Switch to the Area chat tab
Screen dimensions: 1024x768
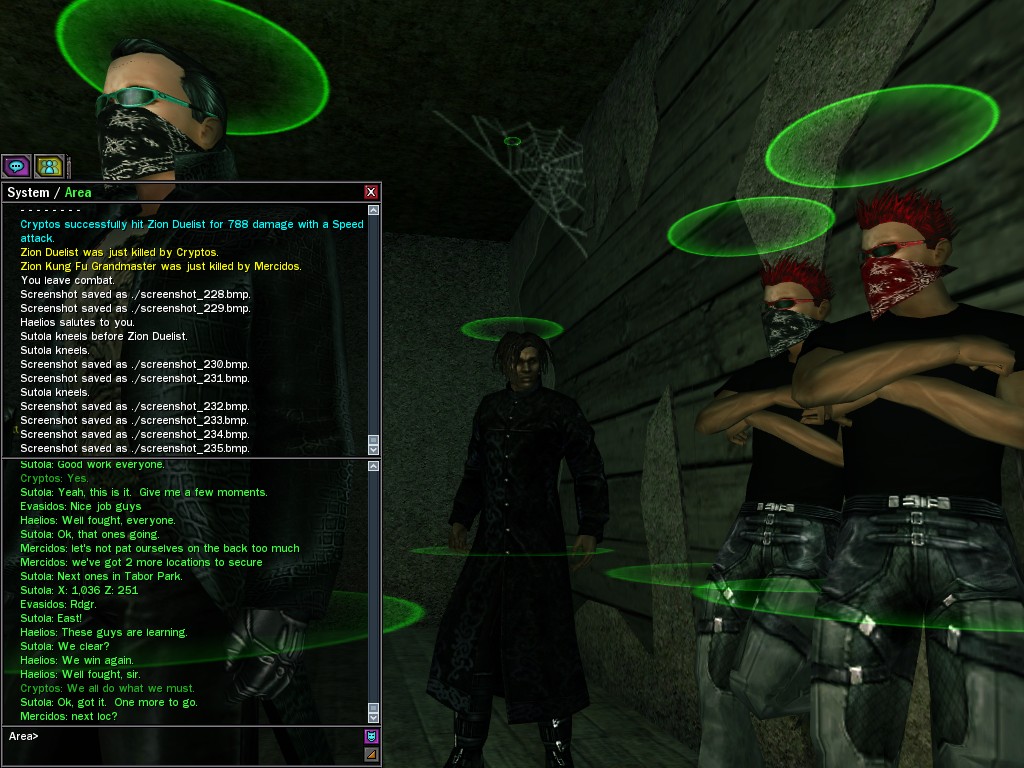click(x=78, y=192)
